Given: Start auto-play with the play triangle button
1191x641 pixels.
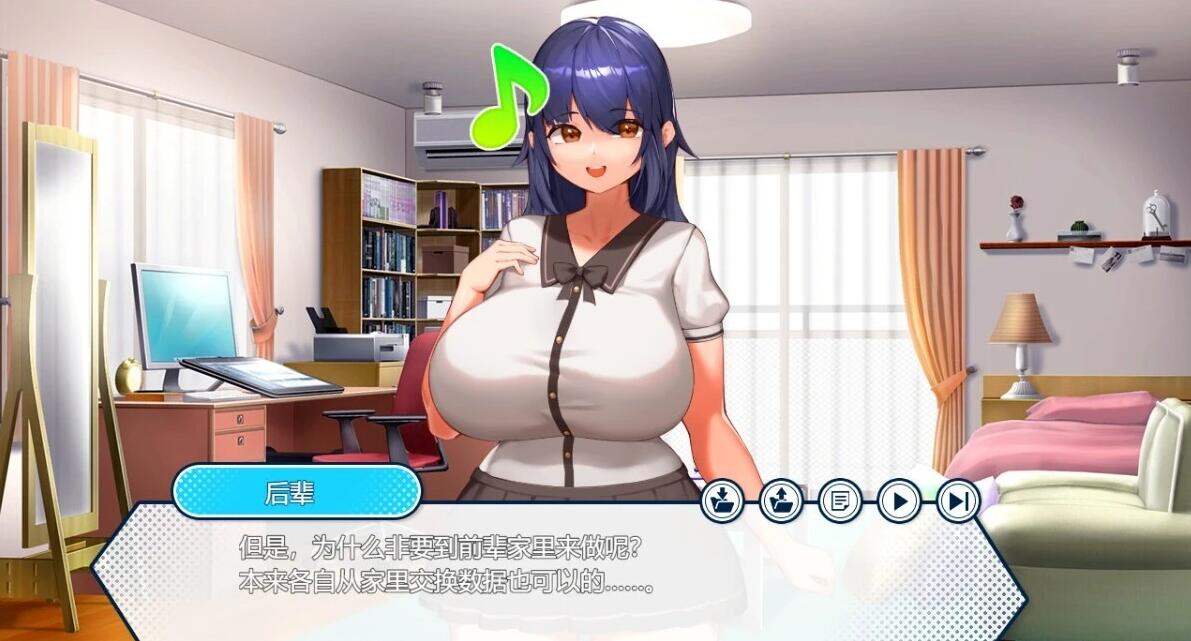Looking at the screenshot, I should point(899,500).
